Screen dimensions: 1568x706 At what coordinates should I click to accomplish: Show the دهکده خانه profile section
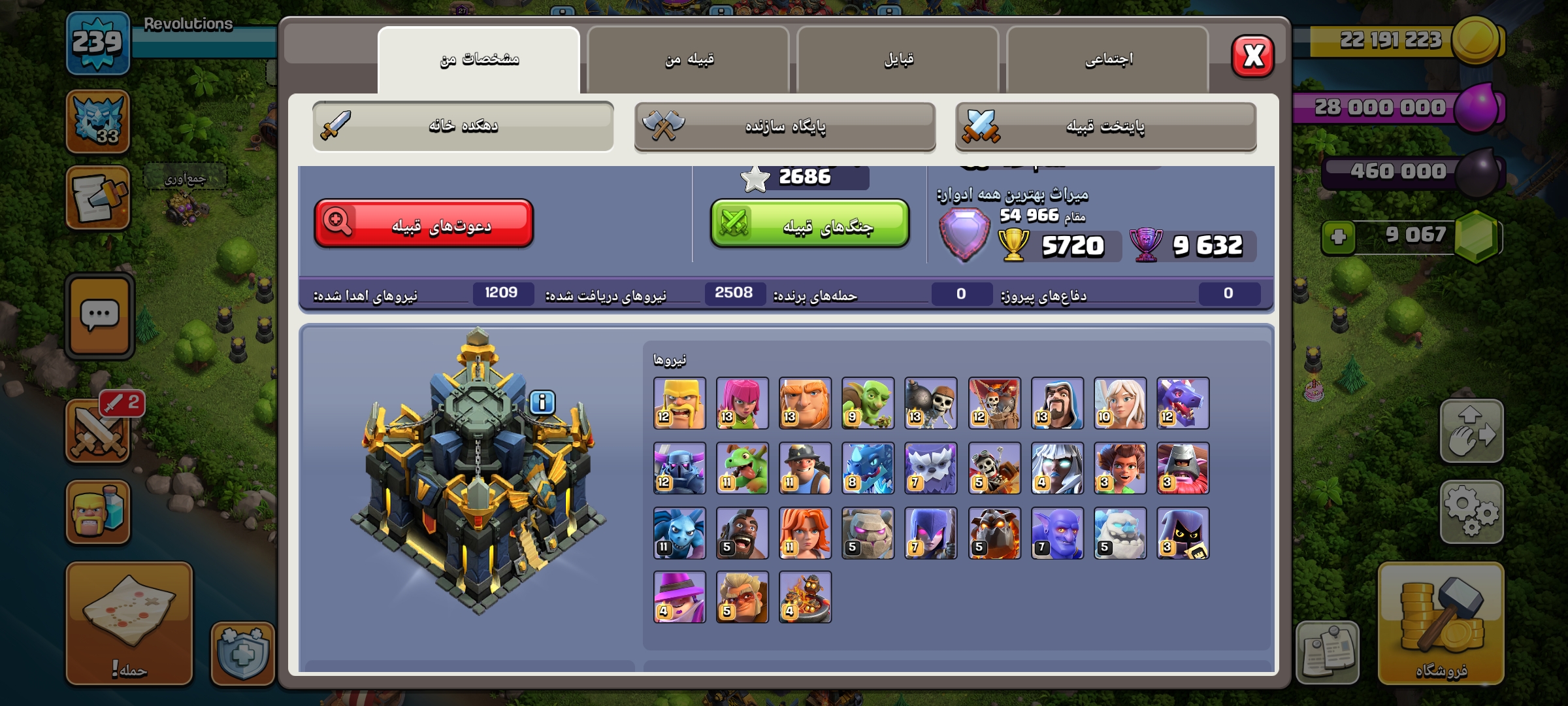click(463, 126)
